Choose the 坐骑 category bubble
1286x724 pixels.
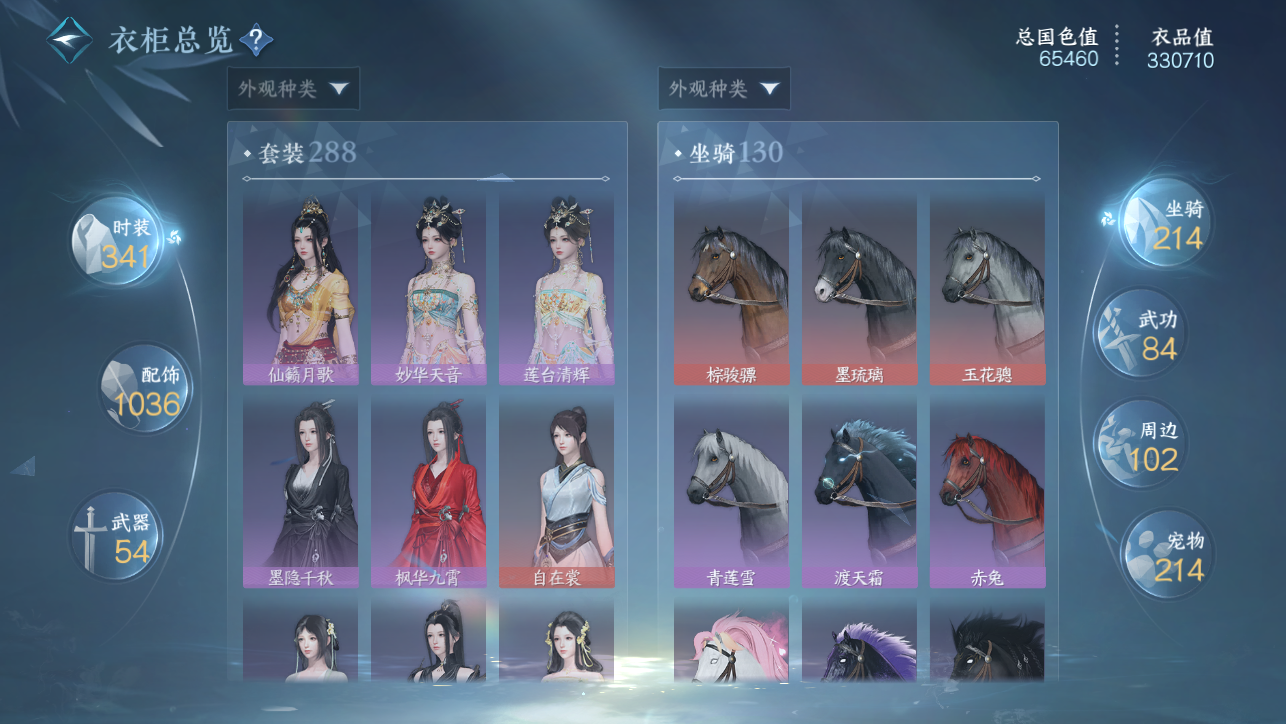point(1166,223)
